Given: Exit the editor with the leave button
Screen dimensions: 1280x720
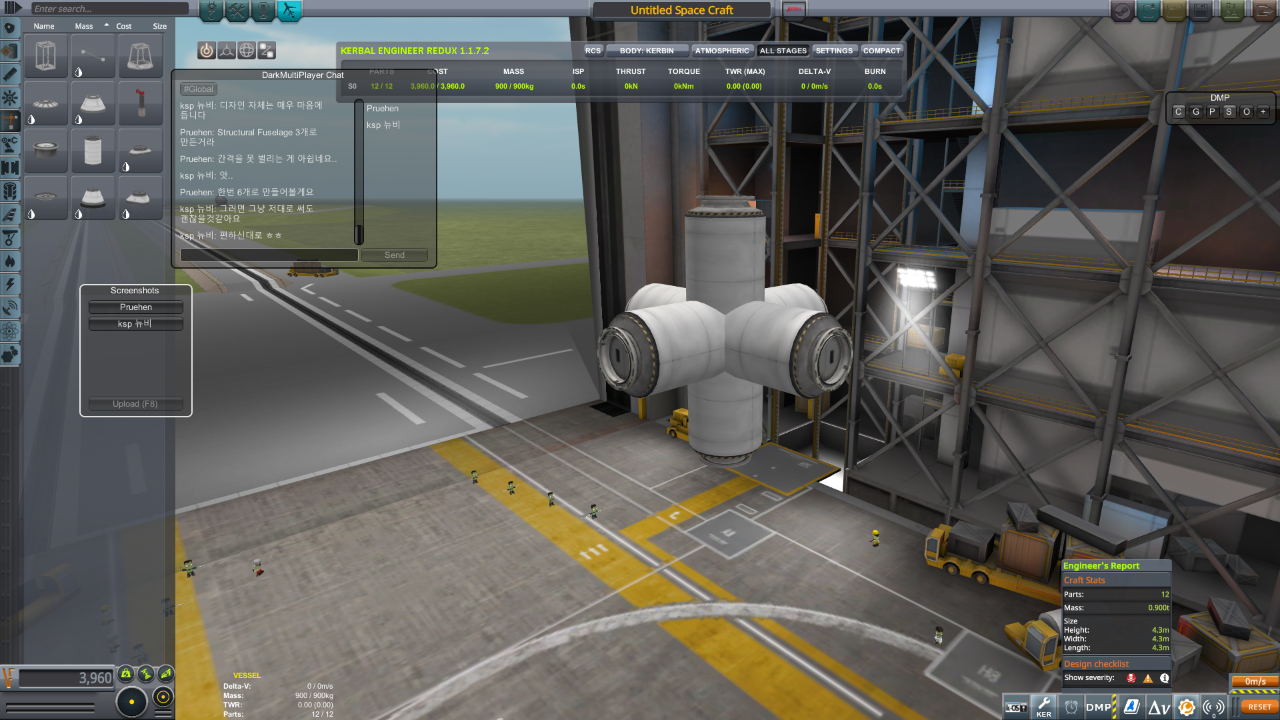Looking at the screenshot, I should pos(1262,10).
